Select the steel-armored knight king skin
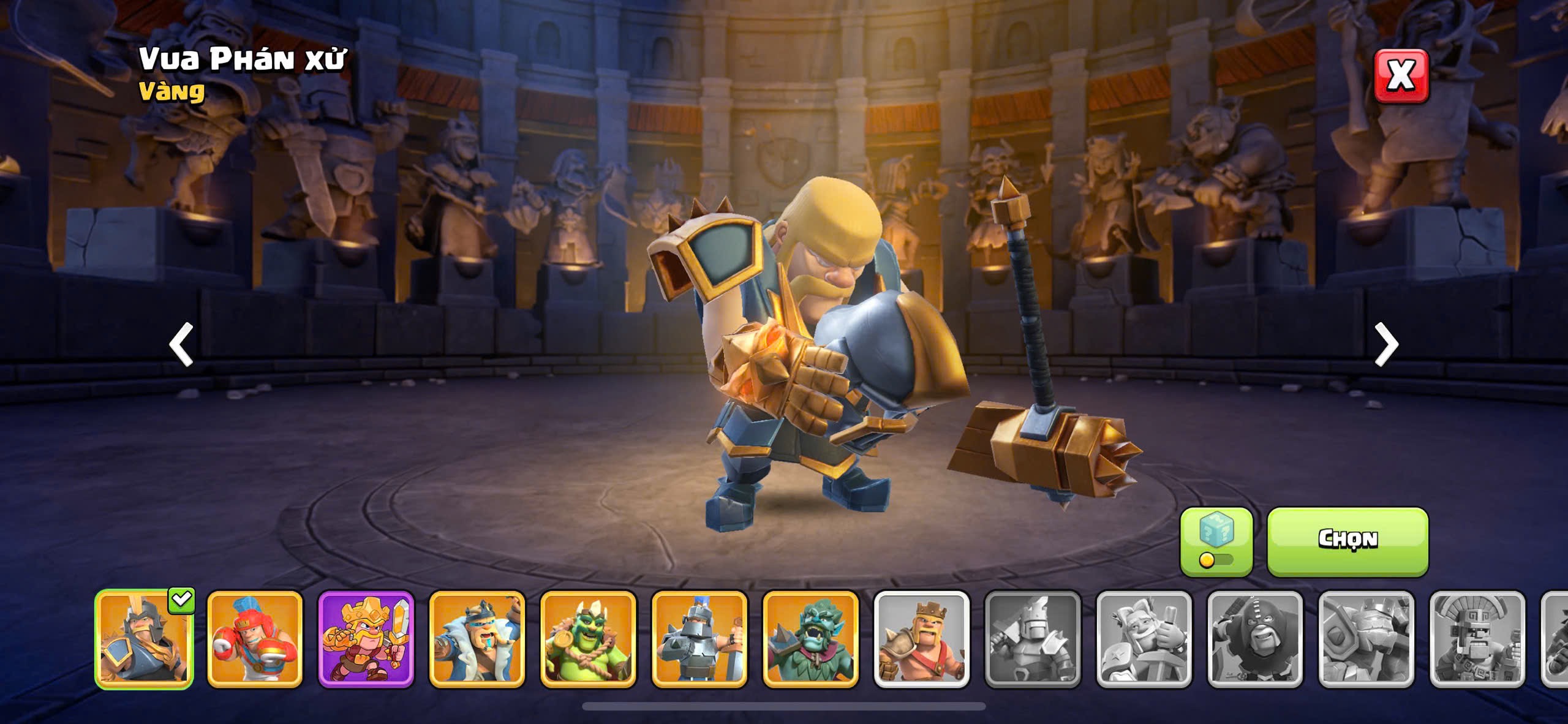The height and width of the screenshot is (724, 1568). (699, 639)
